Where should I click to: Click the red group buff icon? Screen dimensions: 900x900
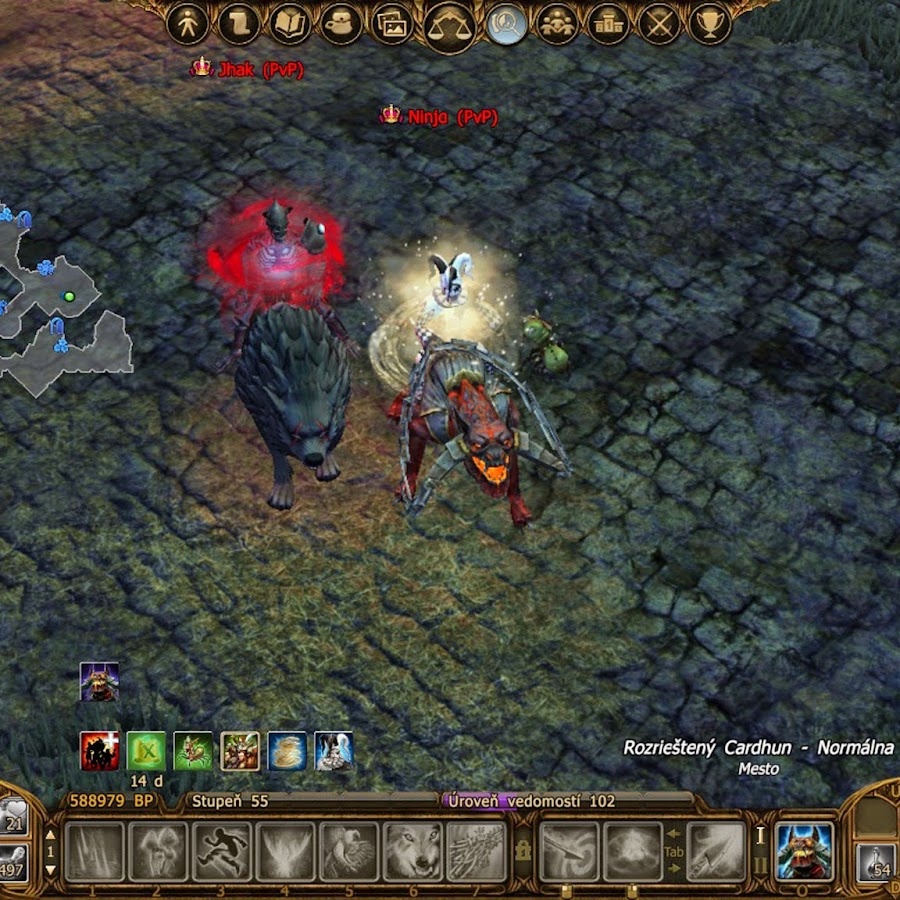tap(100, 751)
